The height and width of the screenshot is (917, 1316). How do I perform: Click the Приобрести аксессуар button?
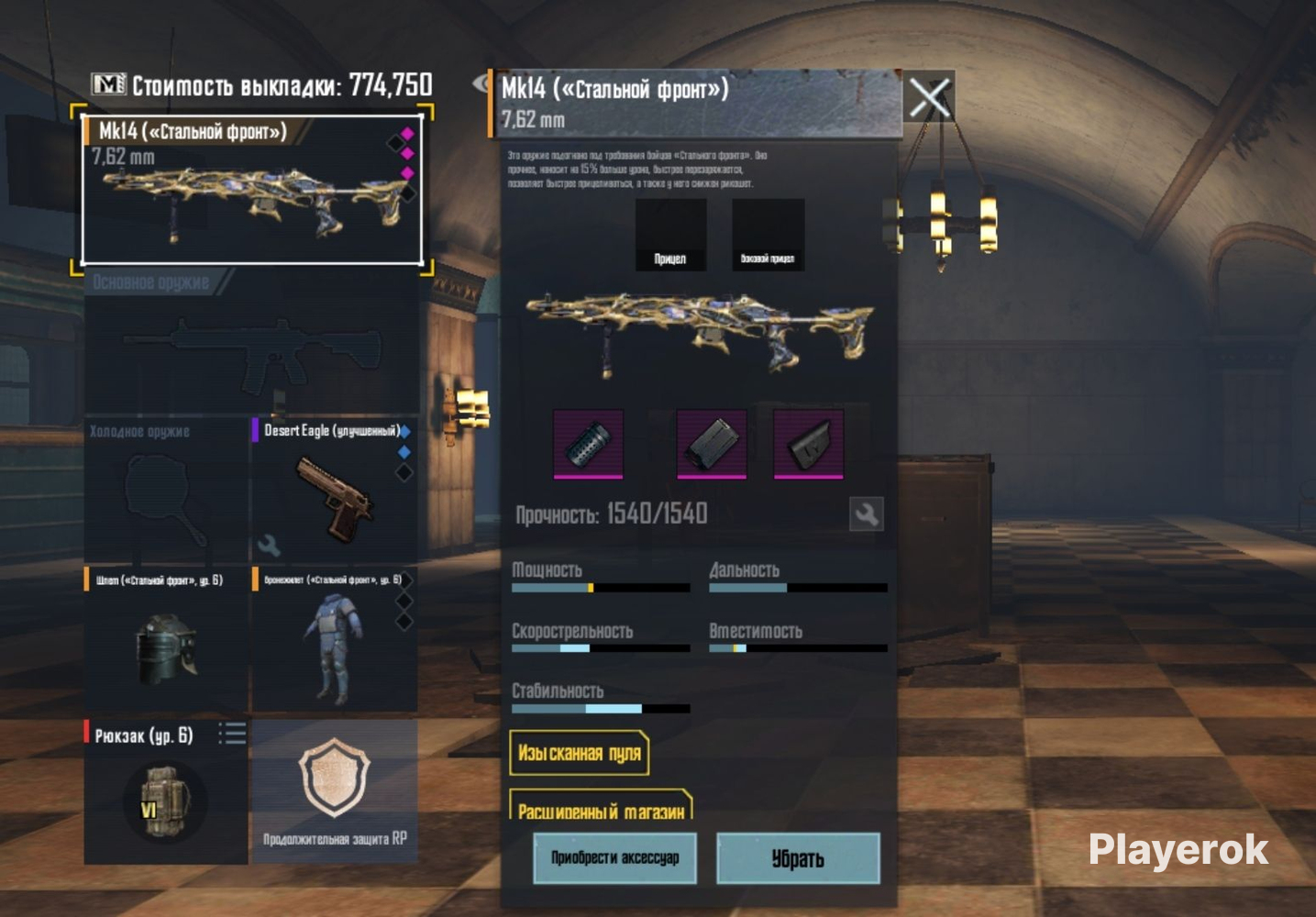click(x=614, y=858)
